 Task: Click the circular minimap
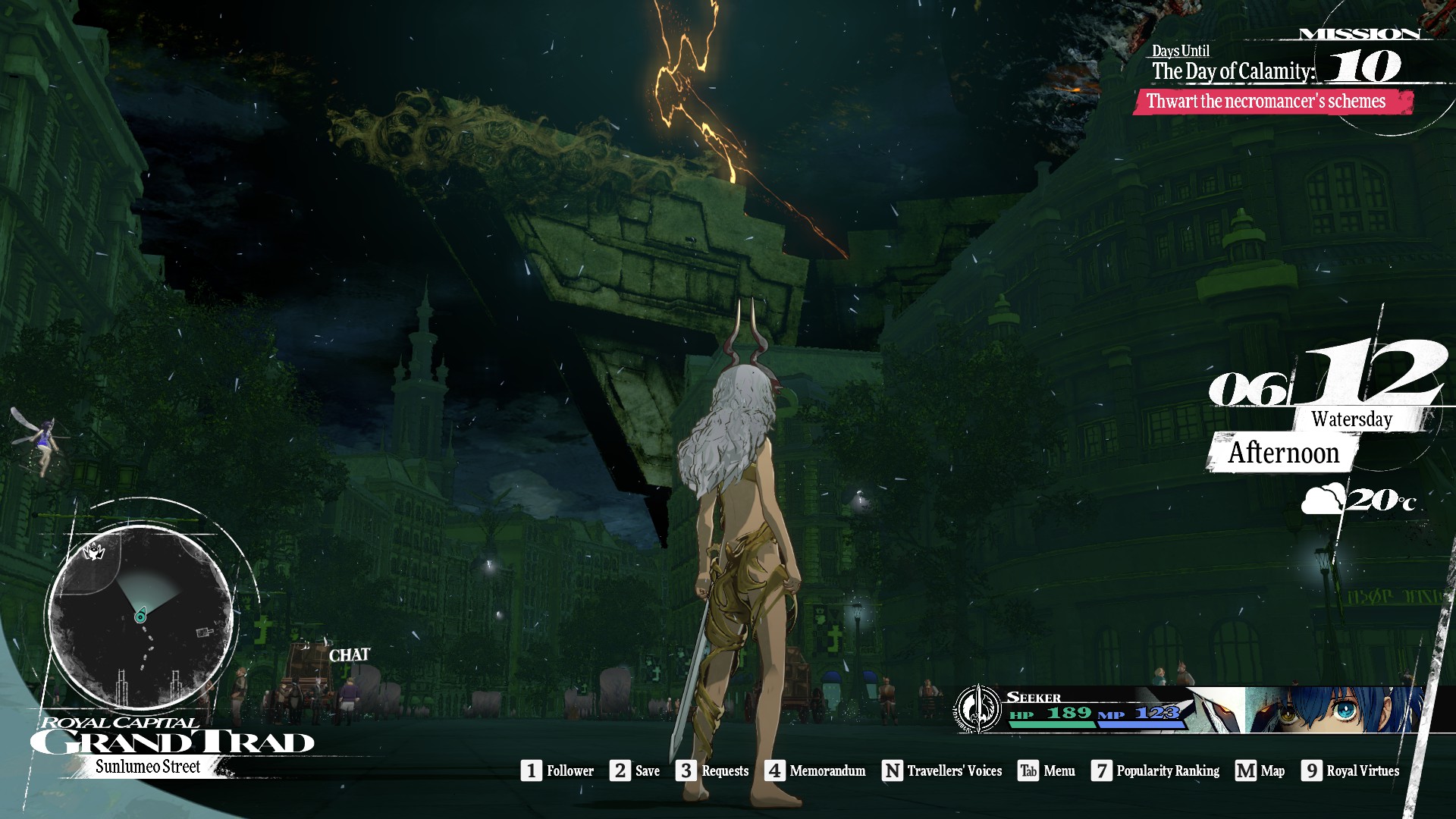point(140,616)
